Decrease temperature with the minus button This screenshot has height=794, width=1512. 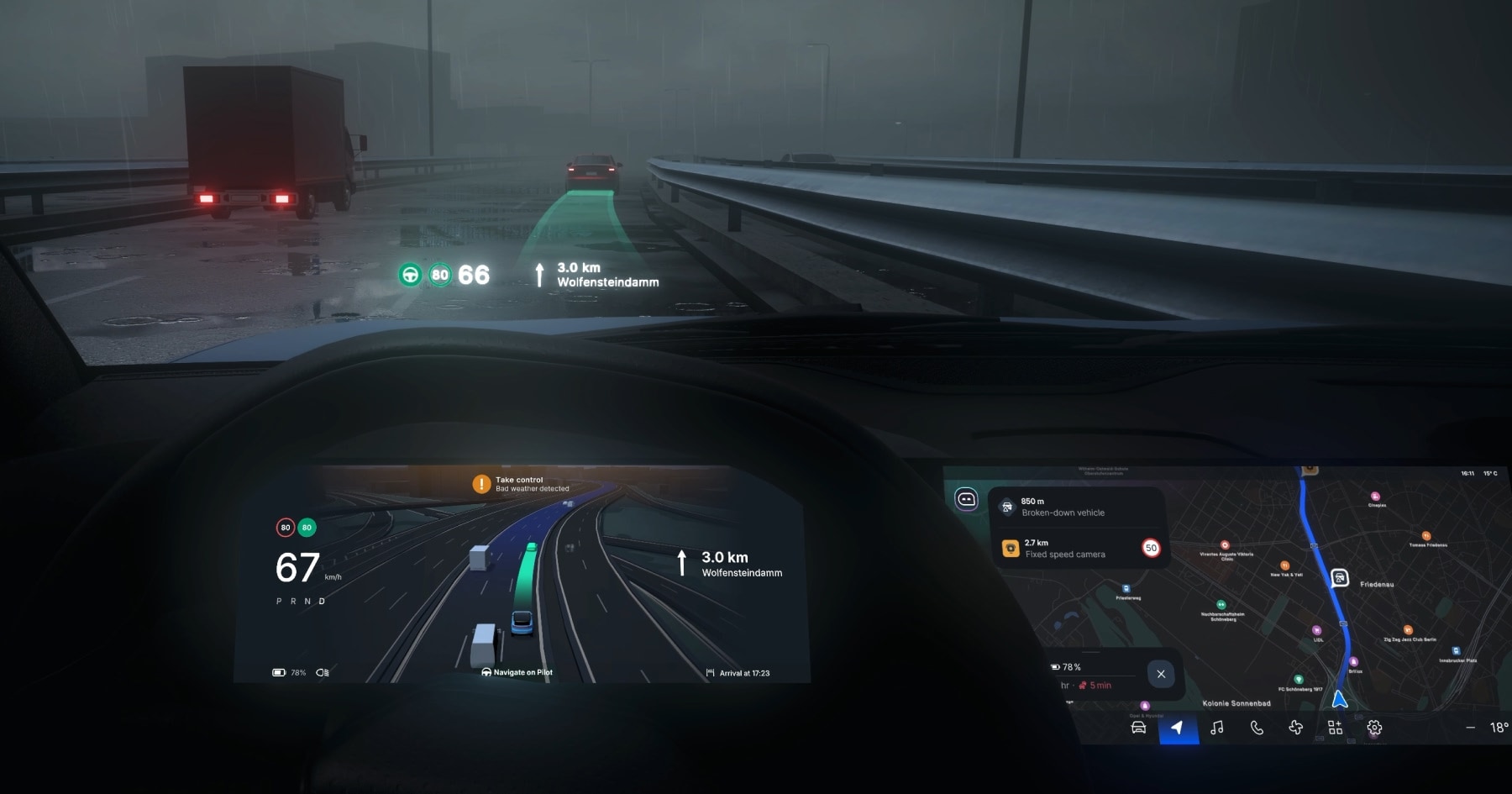pos(1470,728)
